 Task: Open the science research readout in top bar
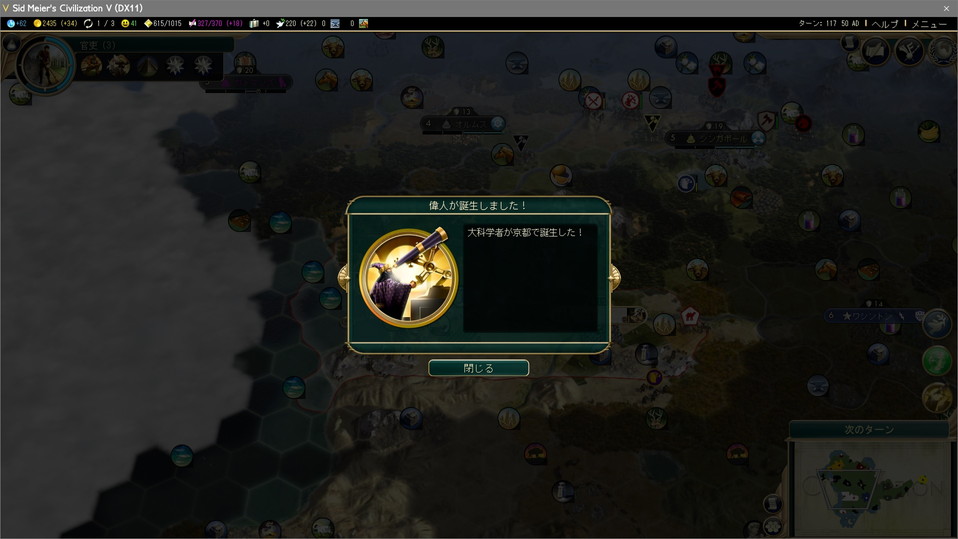[x=16, y=23]
